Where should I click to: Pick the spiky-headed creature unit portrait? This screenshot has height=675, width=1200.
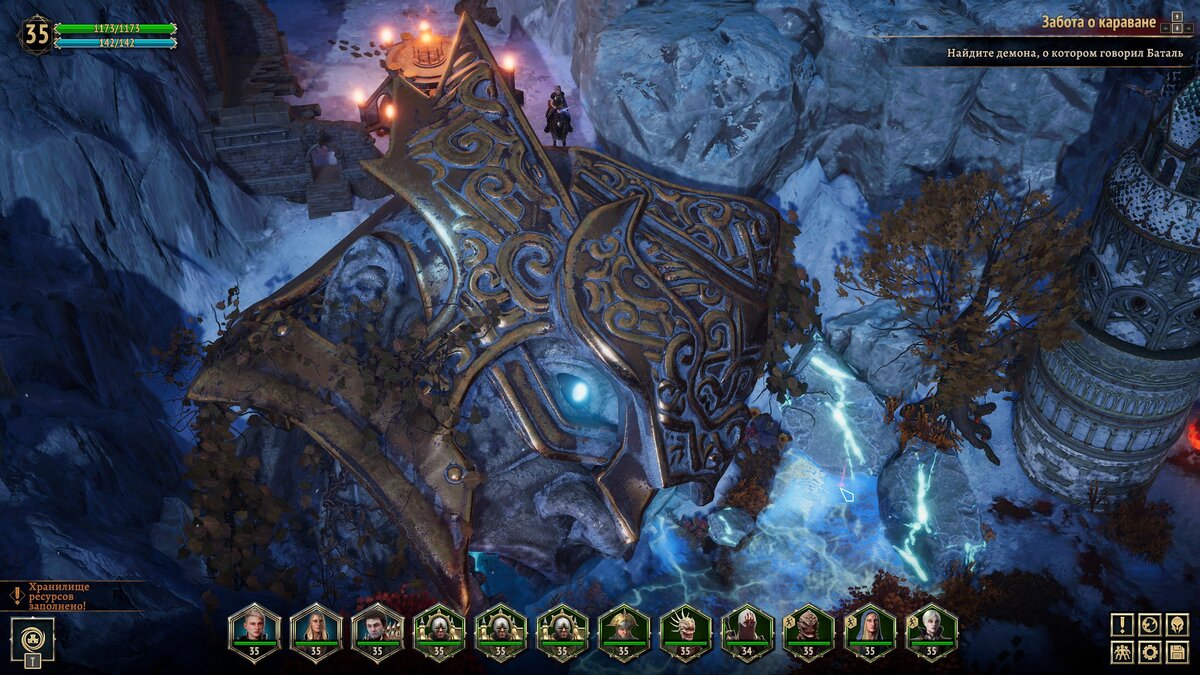686,629
